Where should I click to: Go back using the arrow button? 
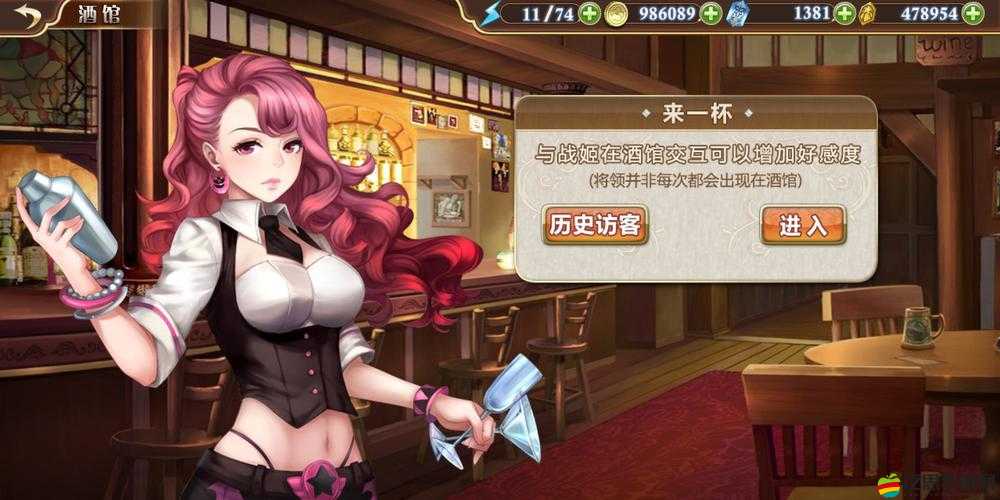[x=29, y=15]
